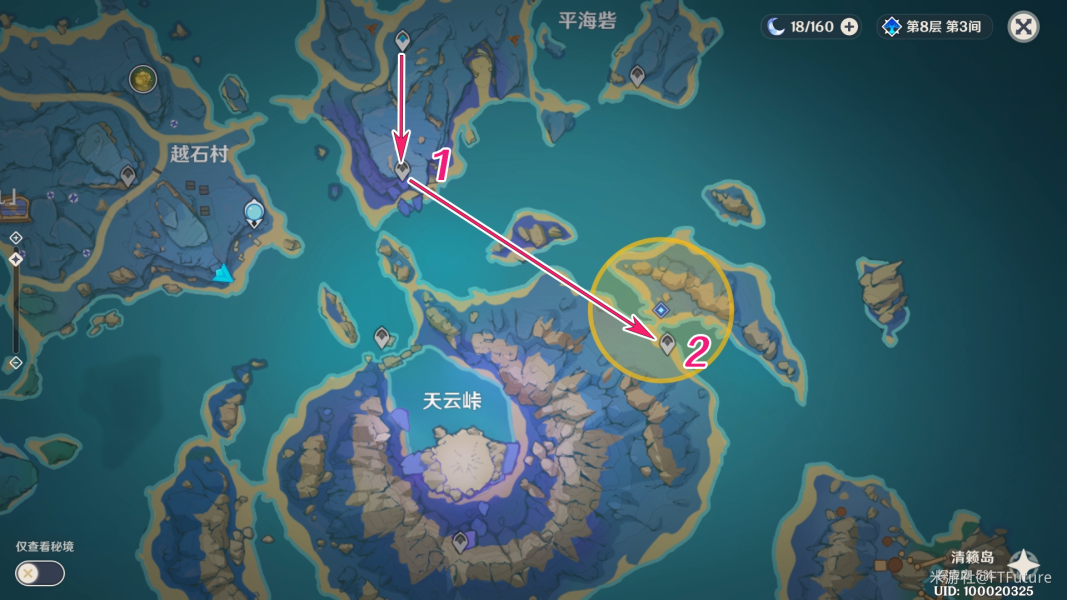1067x600 pixels.
Task: Add resin with the plus button
Action: point(849,27)
